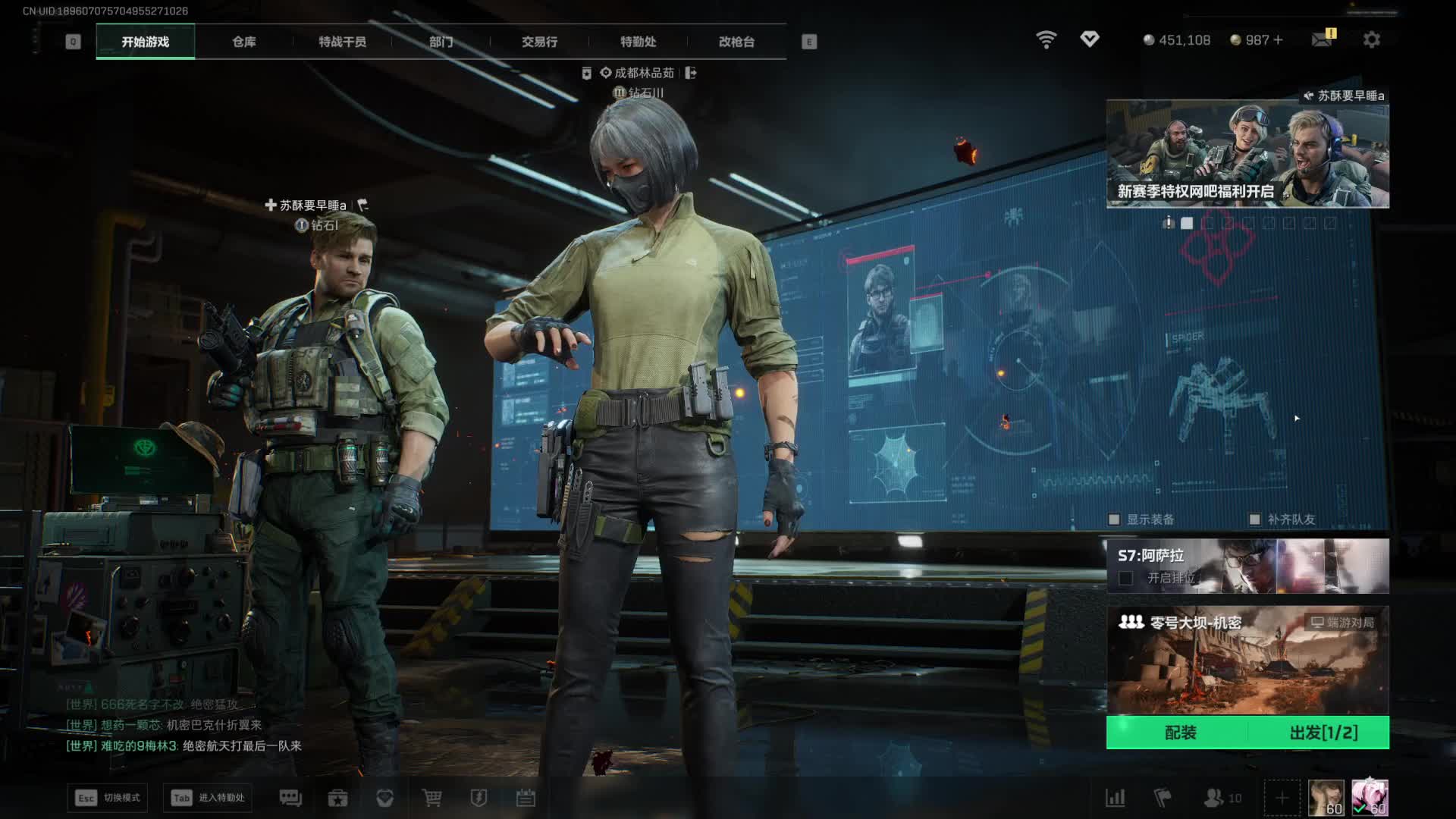Toggle the 显示装备 checkbox
1456x819 pixels.
pos(1114,519)
